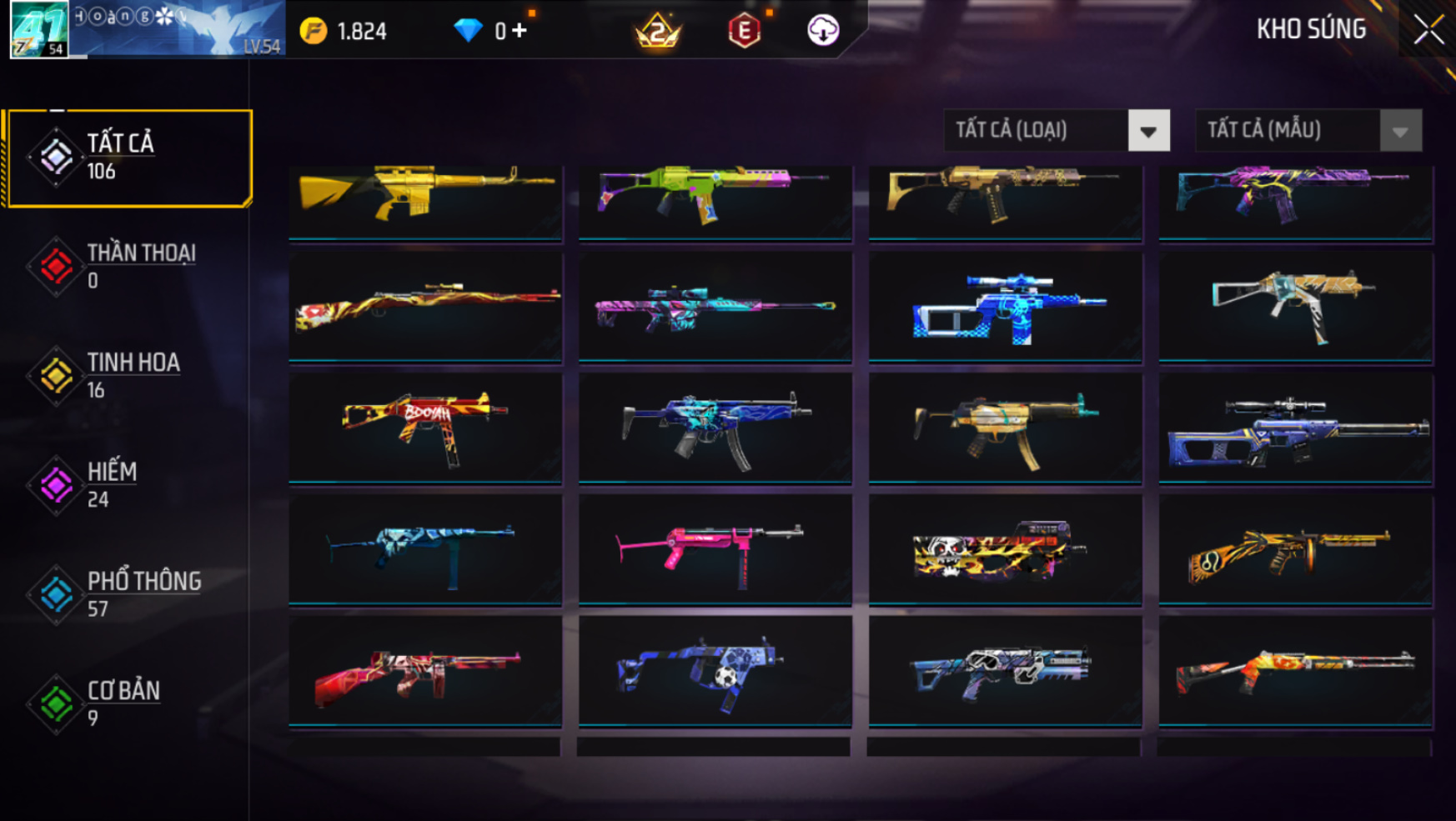Click the cloud download icon
This screenshot has height=821, width=1456.
click(823, 31)
